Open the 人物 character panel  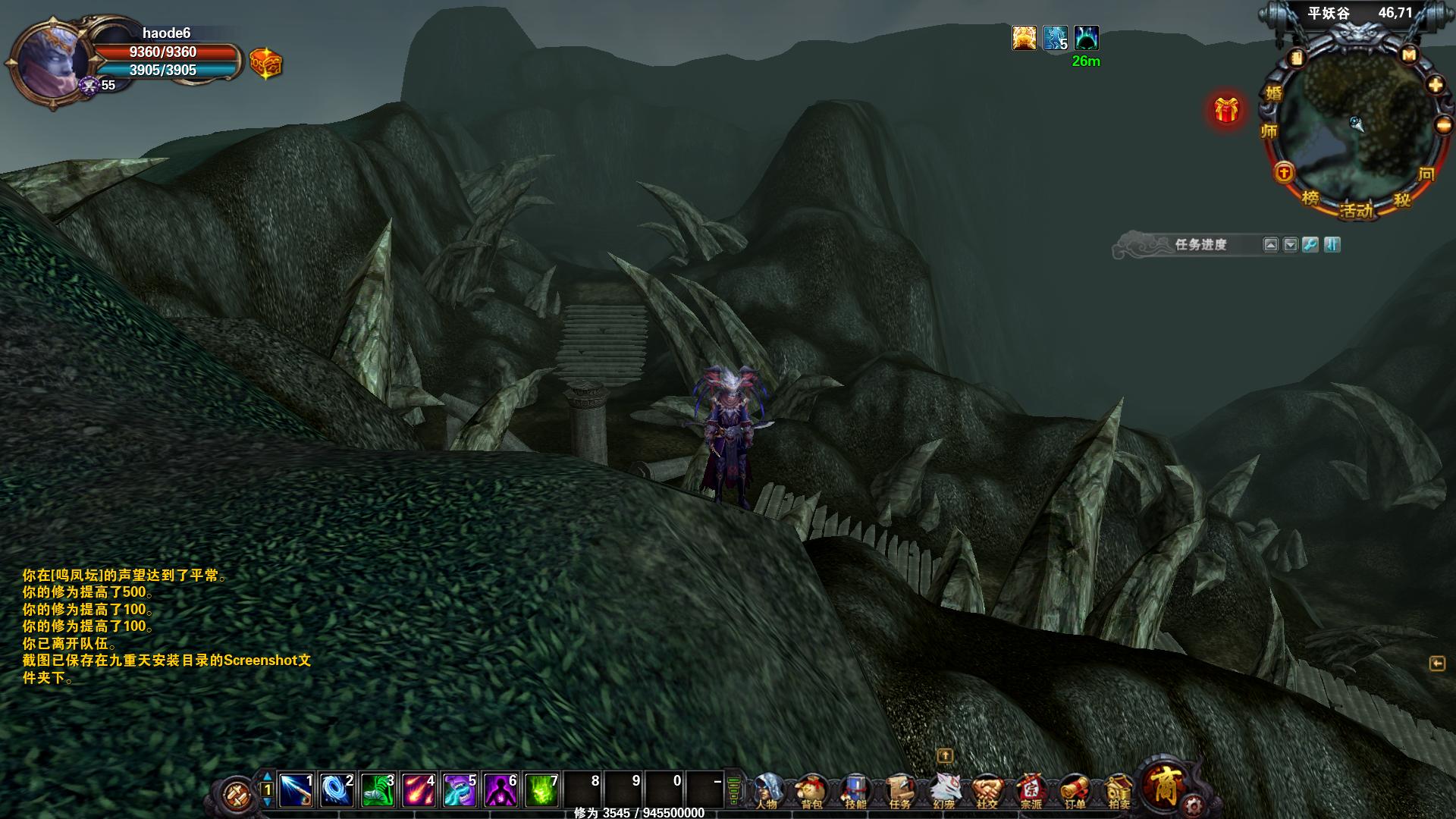point(767,790)
